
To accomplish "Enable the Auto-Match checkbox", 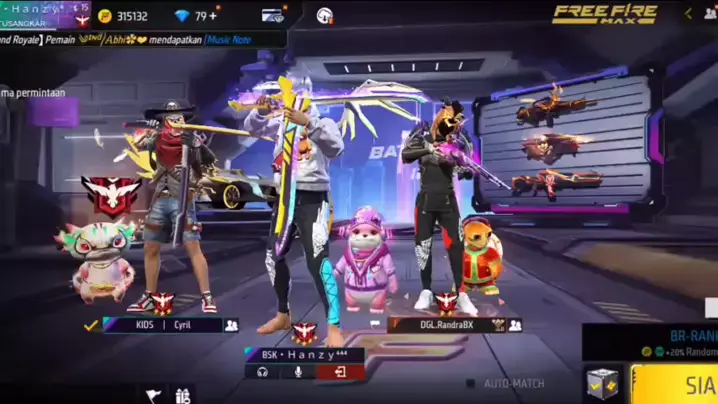I will pyautogui.click(x=471, y=383).
